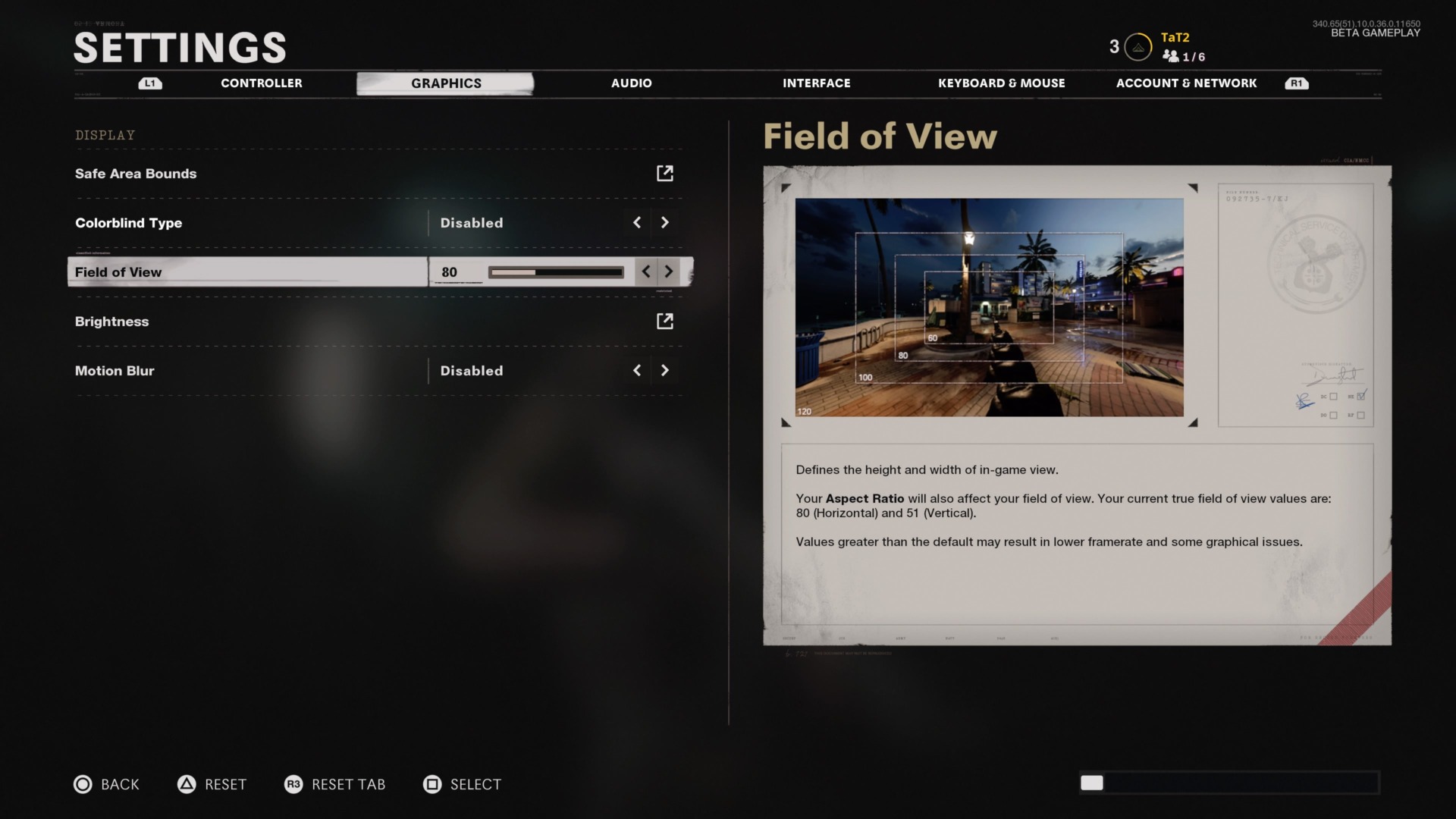Screen dimensions: 1456x819
Task: Click the Square Select button icon
Action: pyautogui.click(x=432, y=784)
